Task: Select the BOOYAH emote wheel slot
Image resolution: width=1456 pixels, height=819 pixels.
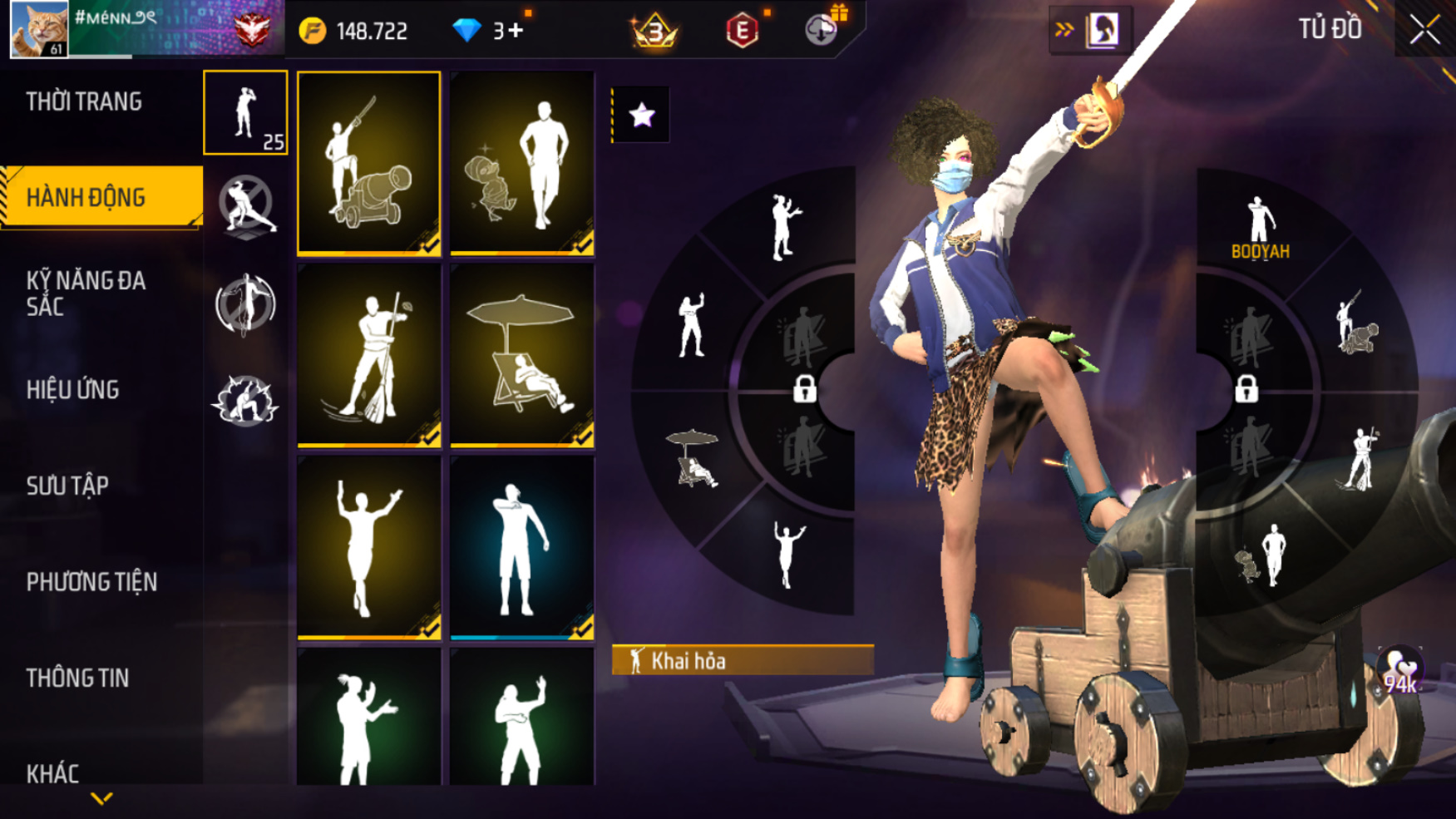Action: 1260,228
